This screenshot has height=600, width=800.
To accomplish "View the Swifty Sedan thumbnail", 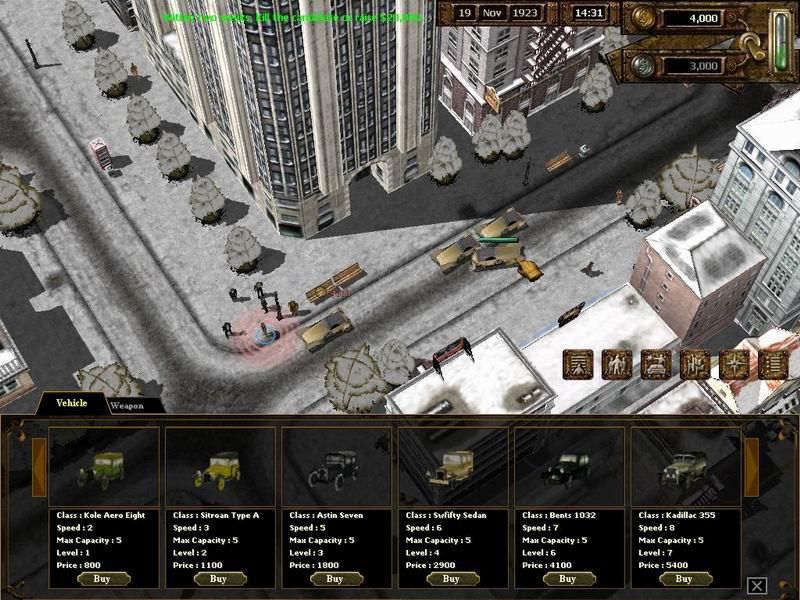I will (x=451, y=467).
